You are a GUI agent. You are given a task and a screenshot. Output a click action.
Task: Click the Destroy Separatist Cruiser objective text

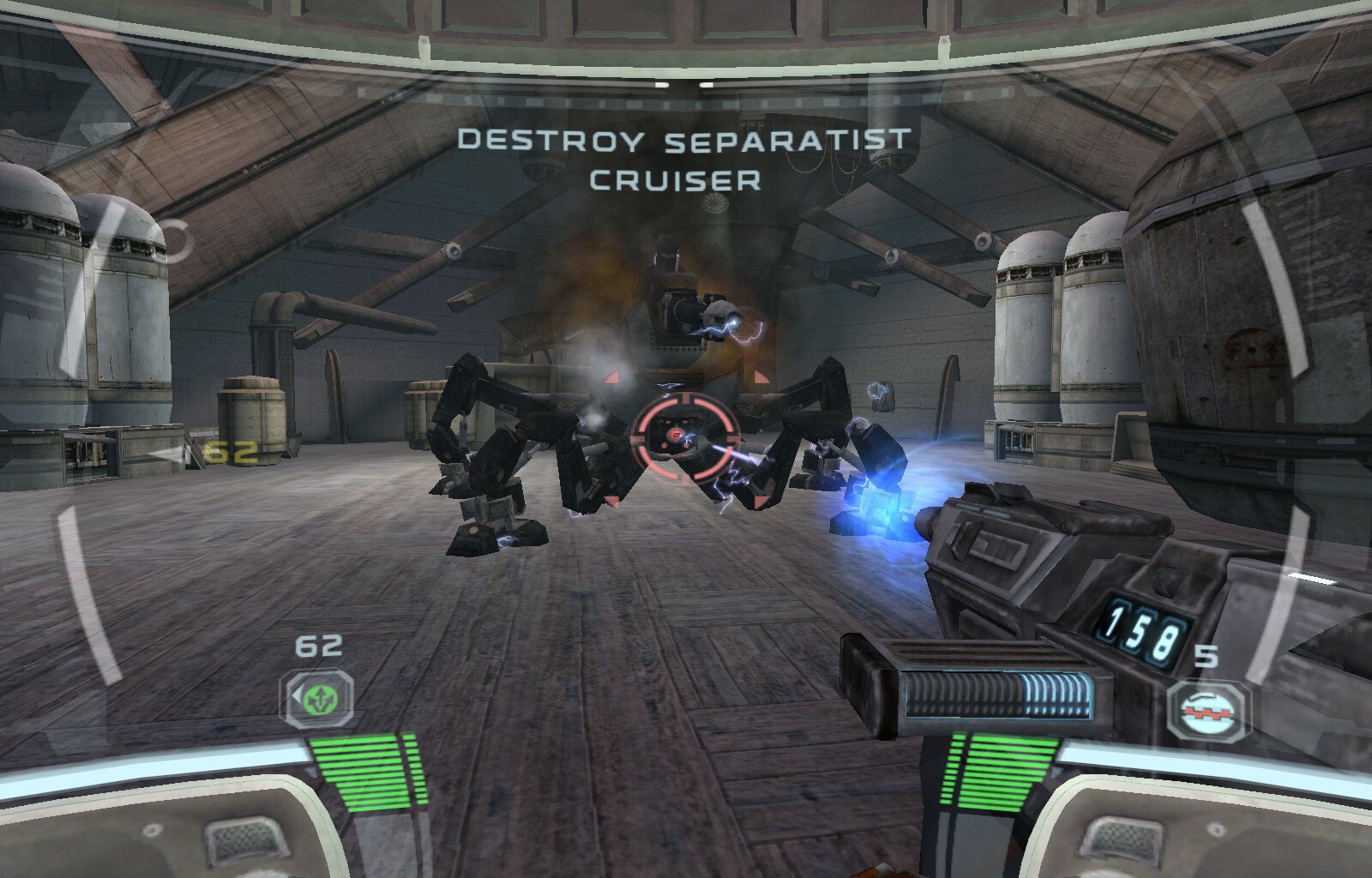683,159
